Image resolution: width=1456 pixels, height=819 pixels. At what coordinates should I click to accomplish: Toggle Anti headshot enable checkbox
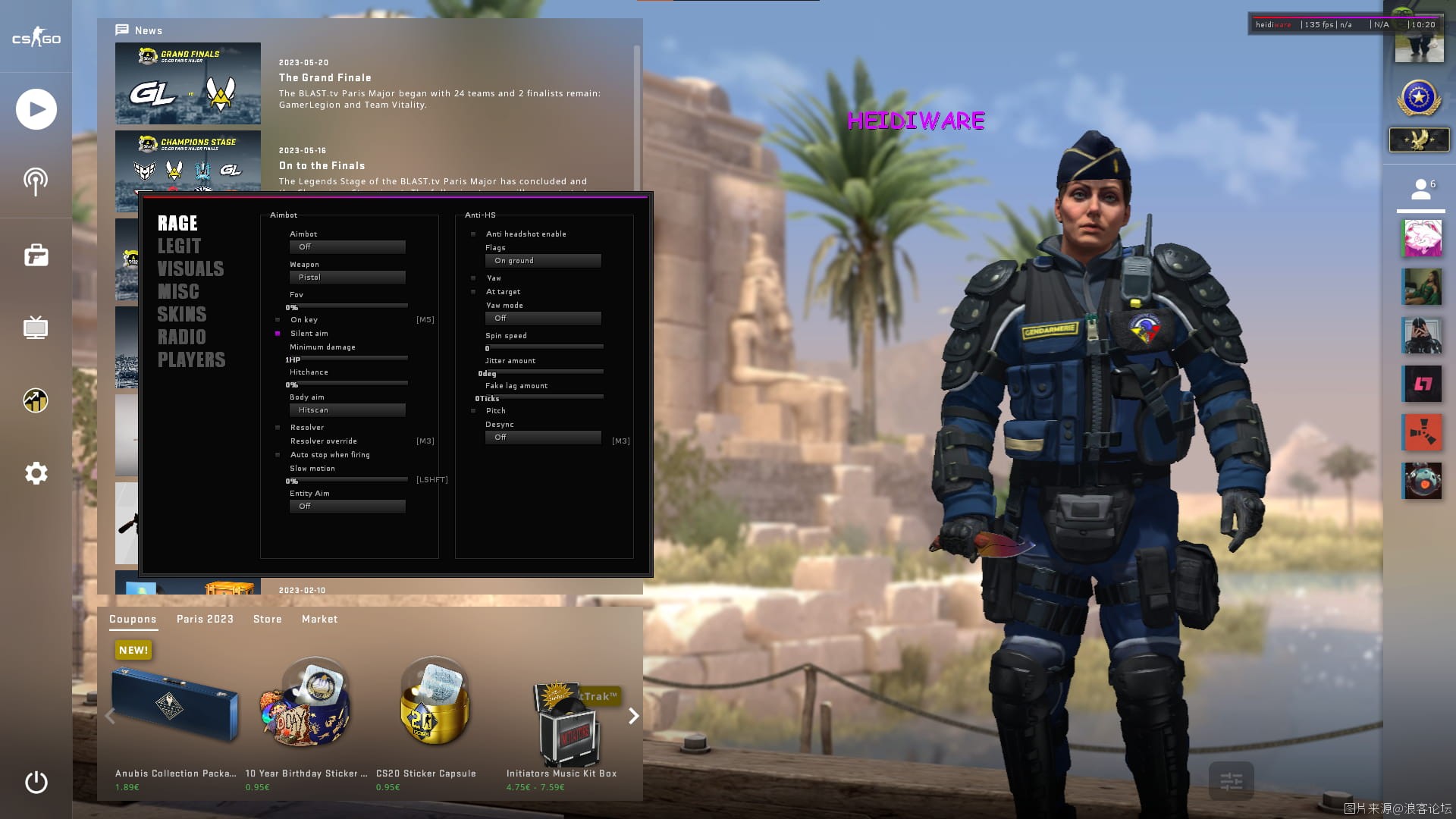473,234
